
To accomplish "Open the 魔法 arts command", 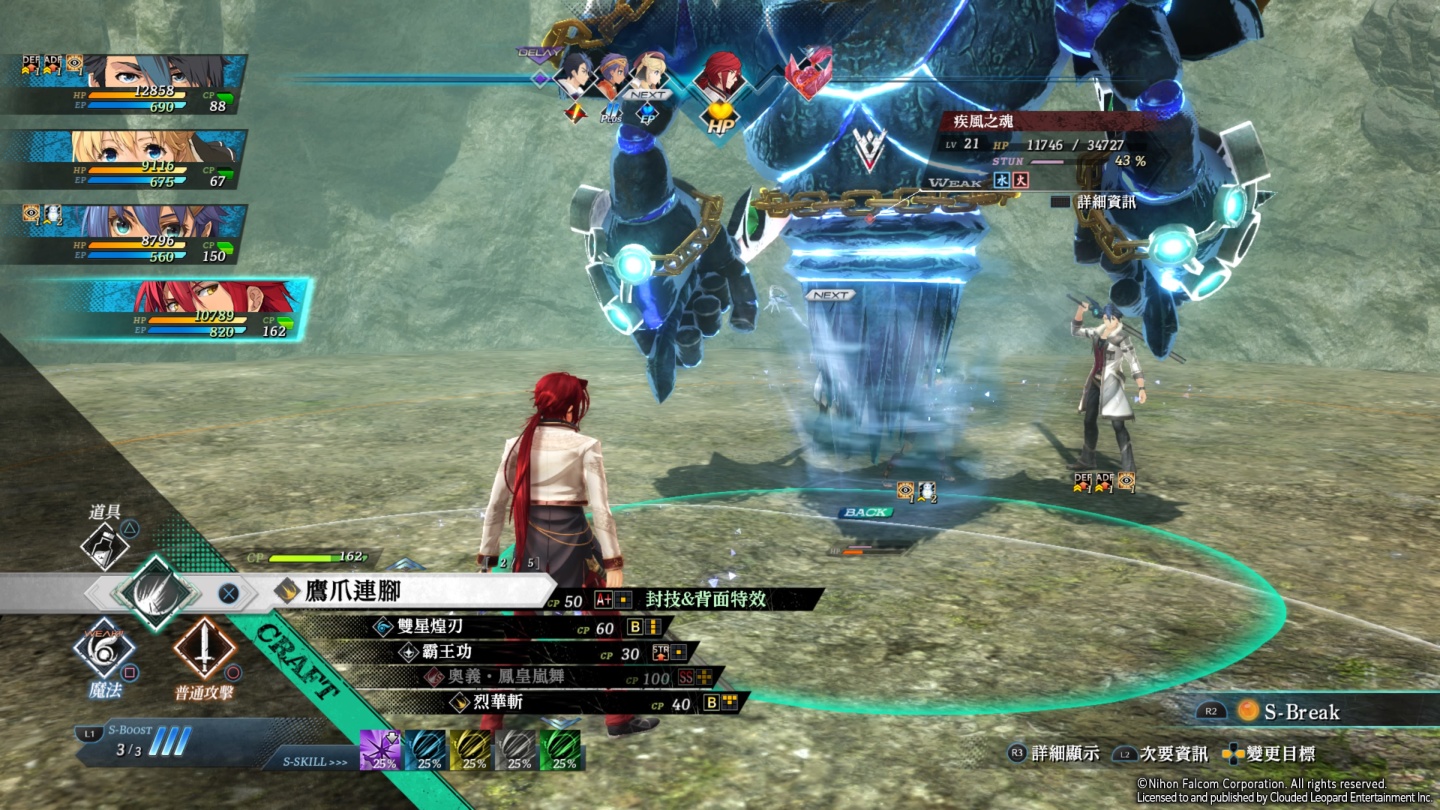I will pos(105,650).
